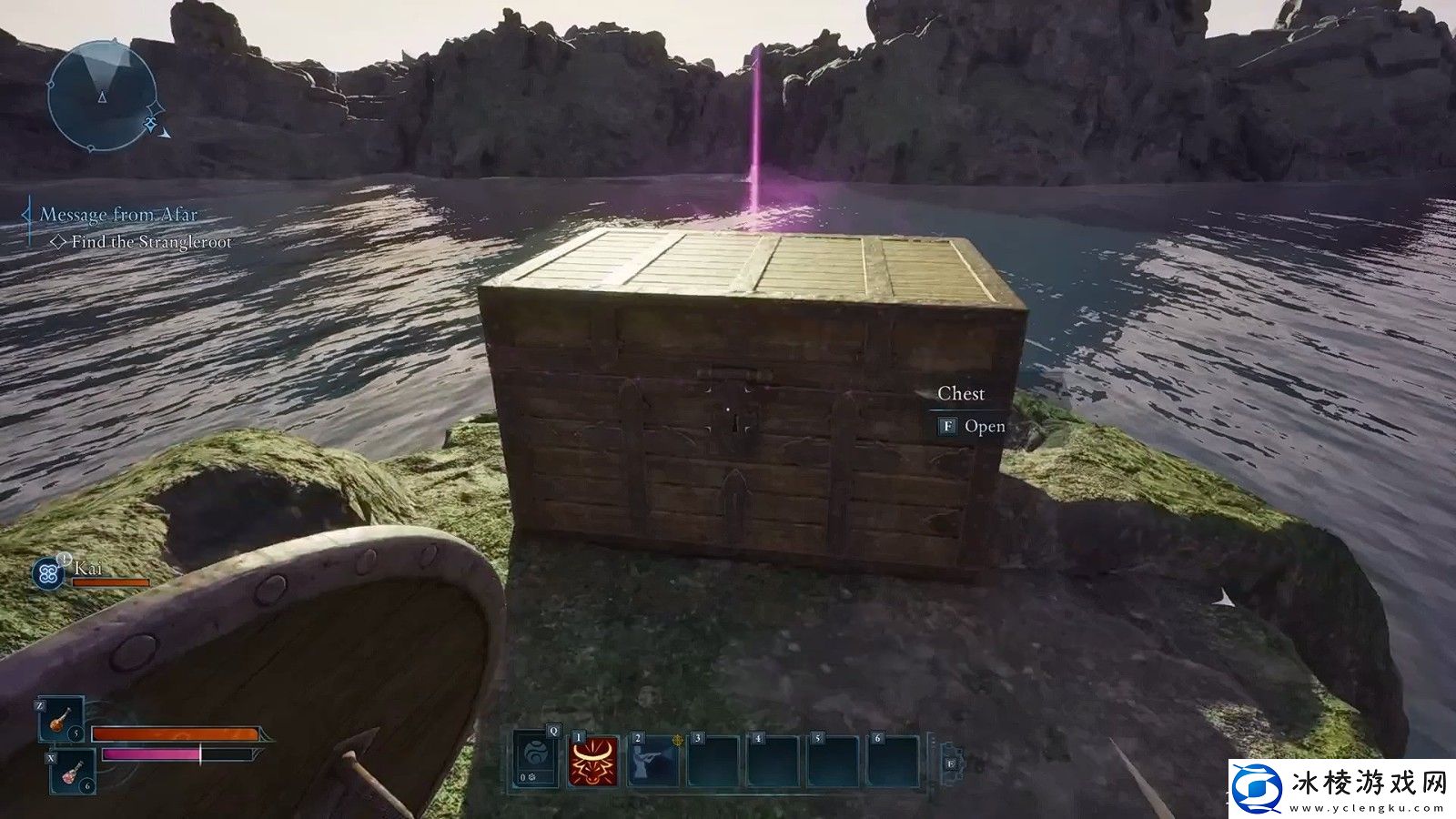
Task: Click the ability wheel icon beside the hotbar
Action: [950, 763]
